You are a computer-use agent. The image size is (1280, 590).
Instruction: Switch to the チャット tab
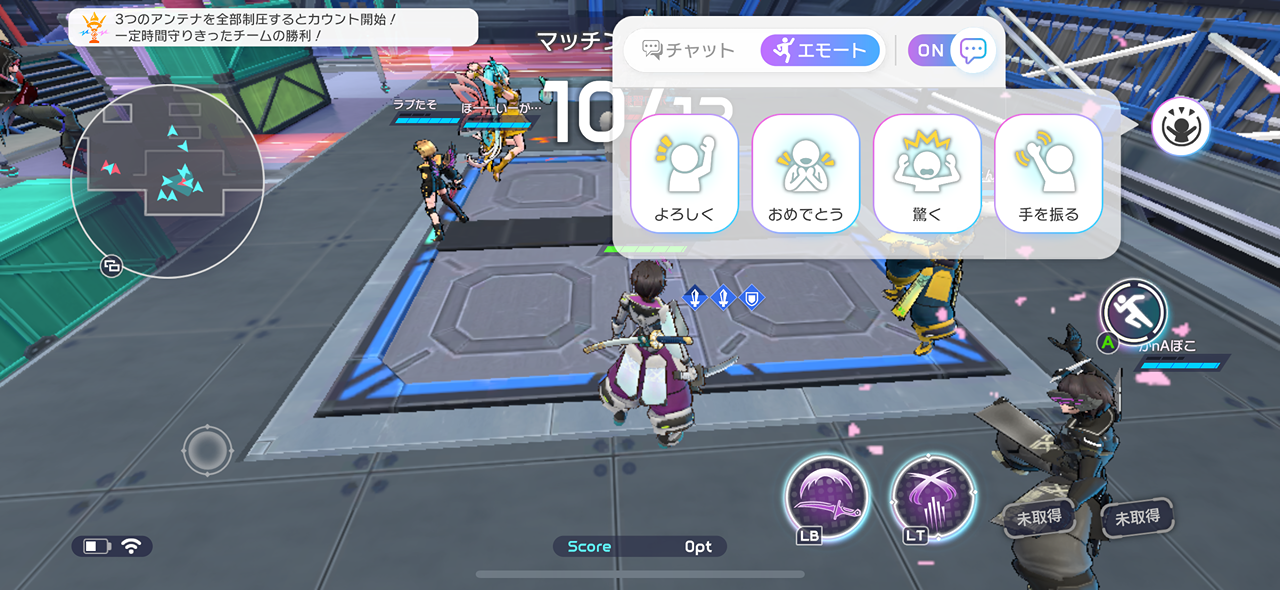689,50
